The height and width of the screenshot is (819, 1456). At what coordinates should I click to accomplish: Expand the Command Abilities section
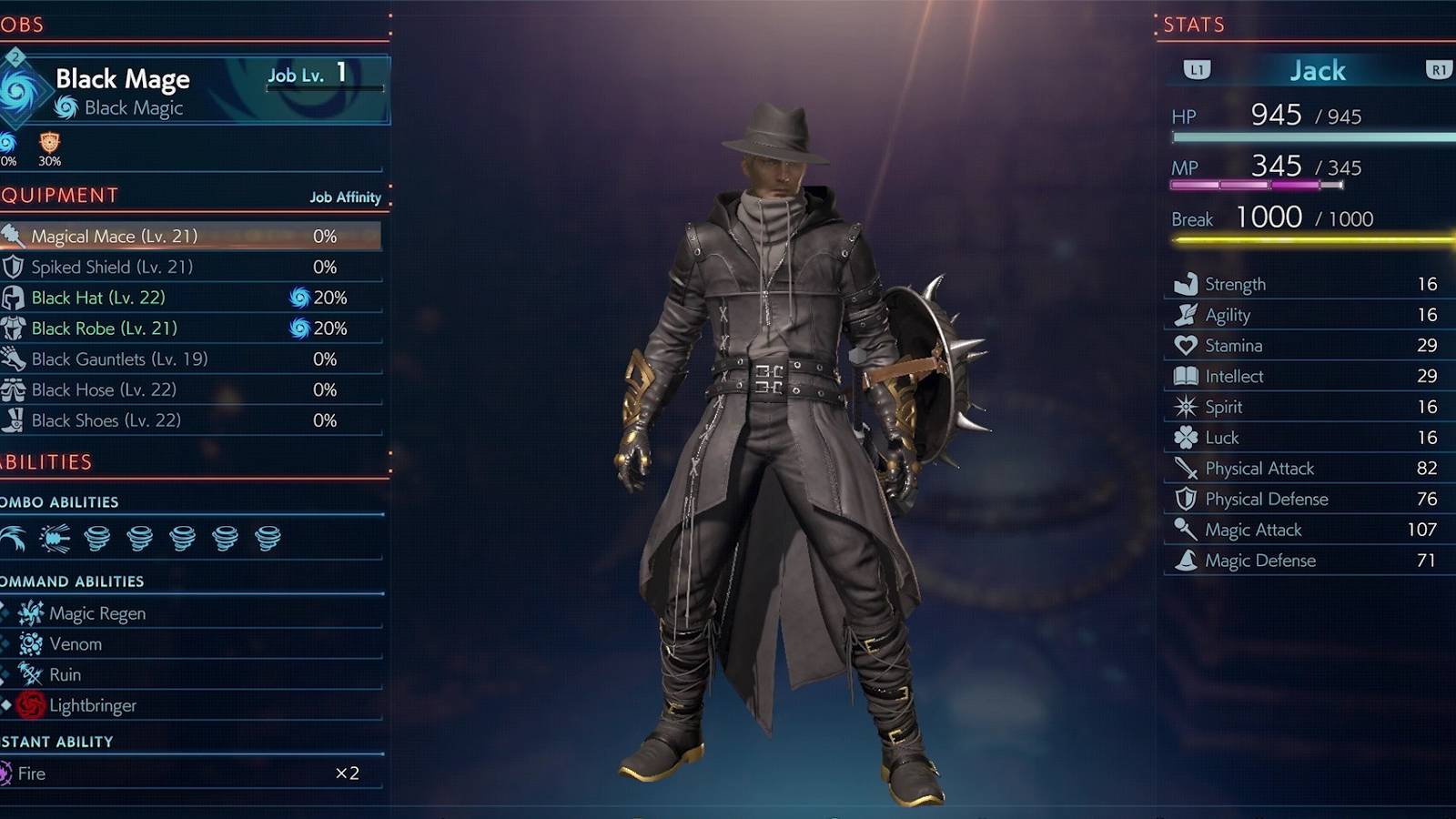click(73, 581)
